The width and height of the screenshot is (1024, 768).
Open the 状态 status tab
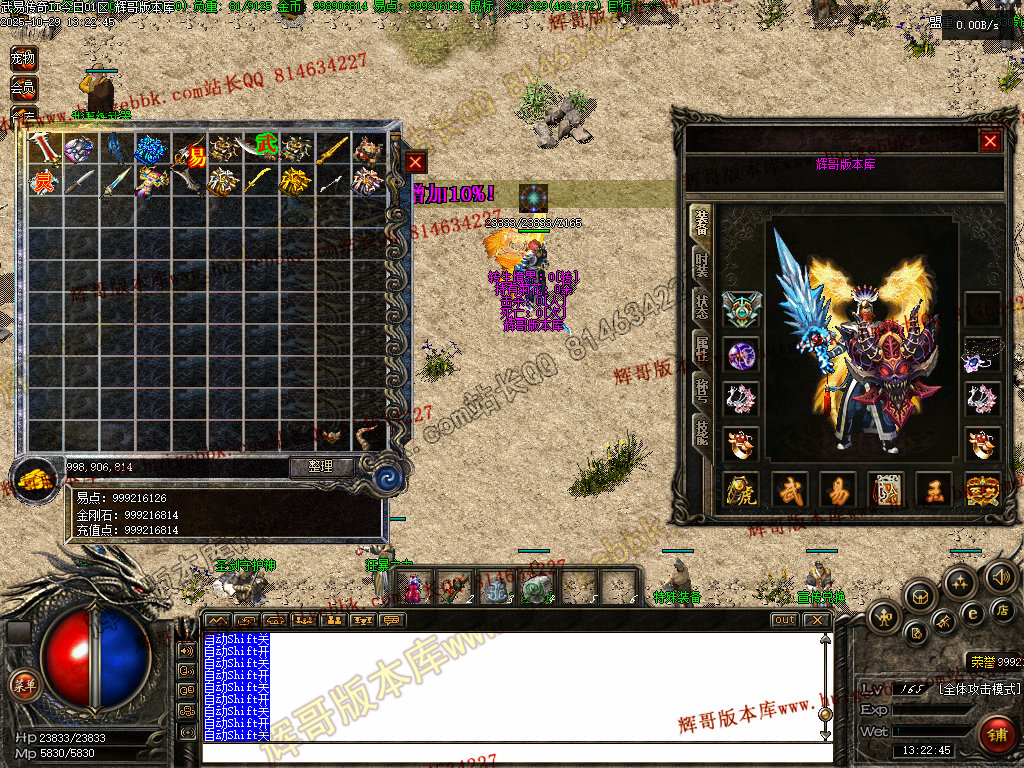point(702,305)
